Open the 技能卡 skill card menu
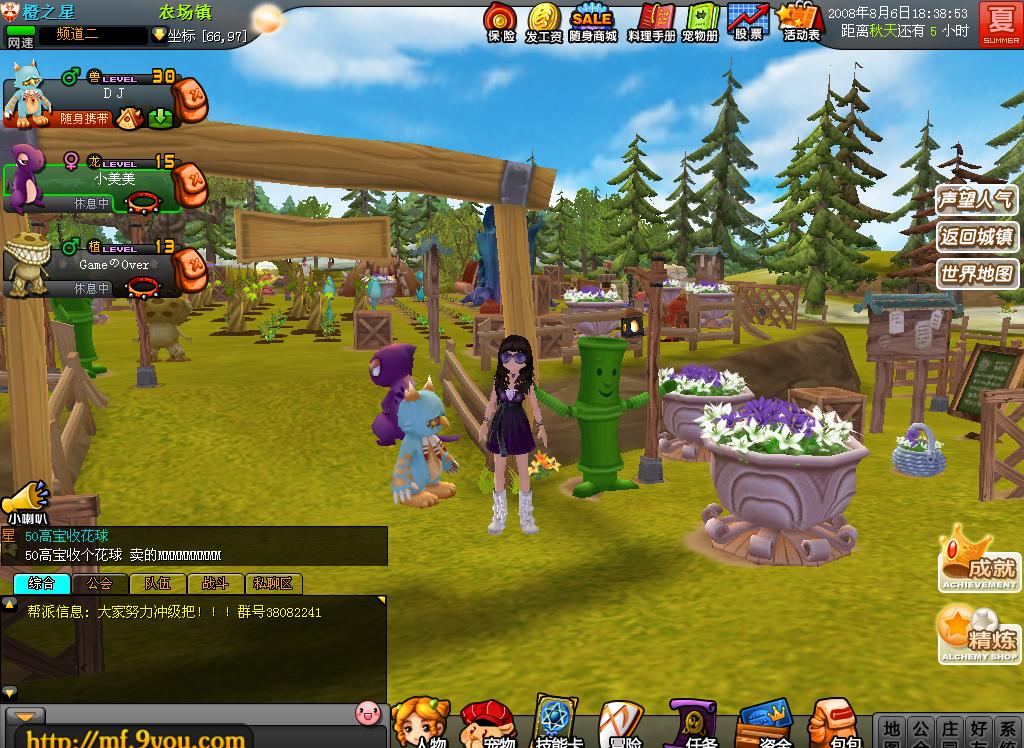The height and width of the screenshot is (748, 1024). pyautogui.click(x=554, y=722)
